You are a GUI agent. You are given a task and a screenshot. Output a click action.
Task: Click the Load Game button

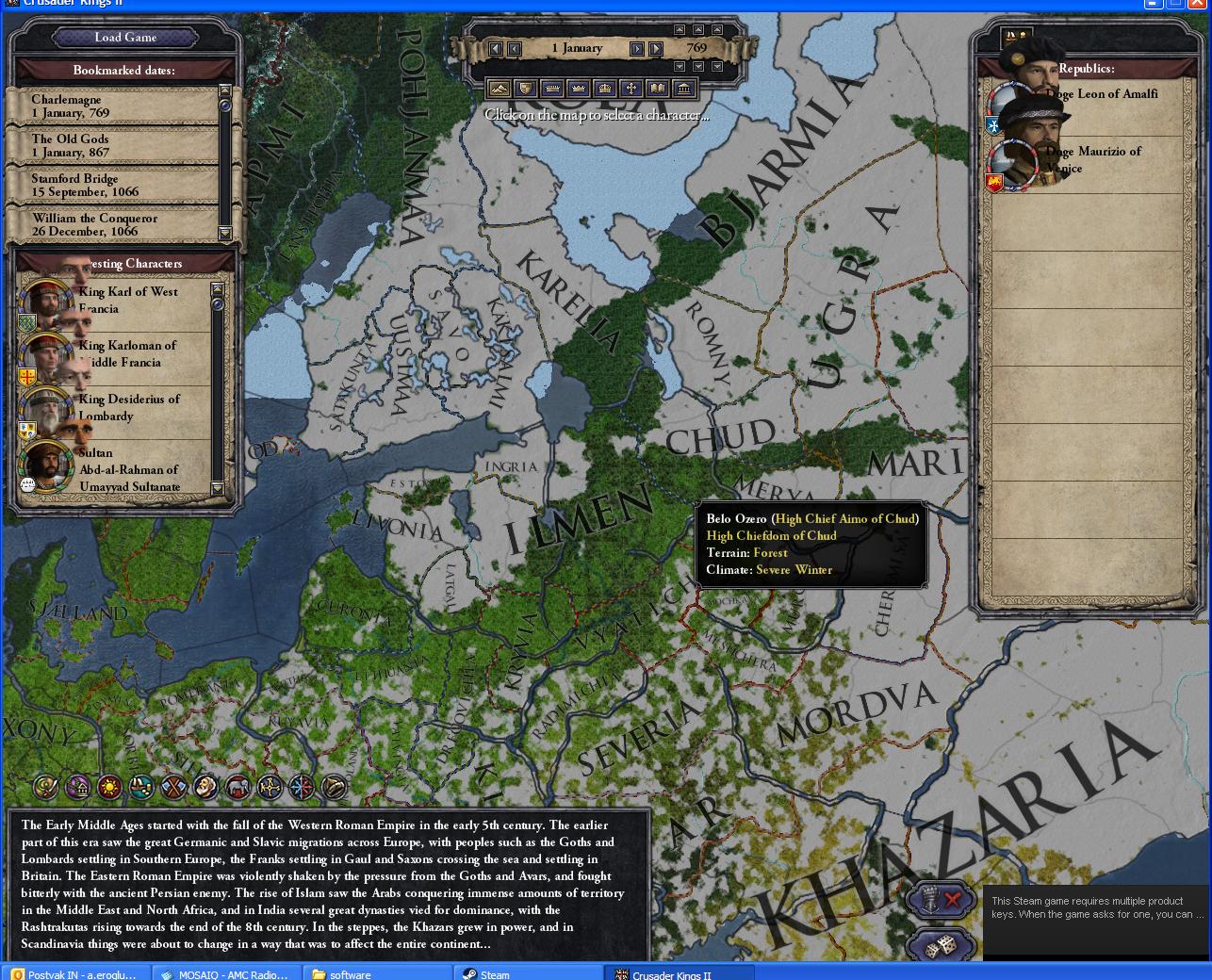pyautogui.click(x=125, y=38)
